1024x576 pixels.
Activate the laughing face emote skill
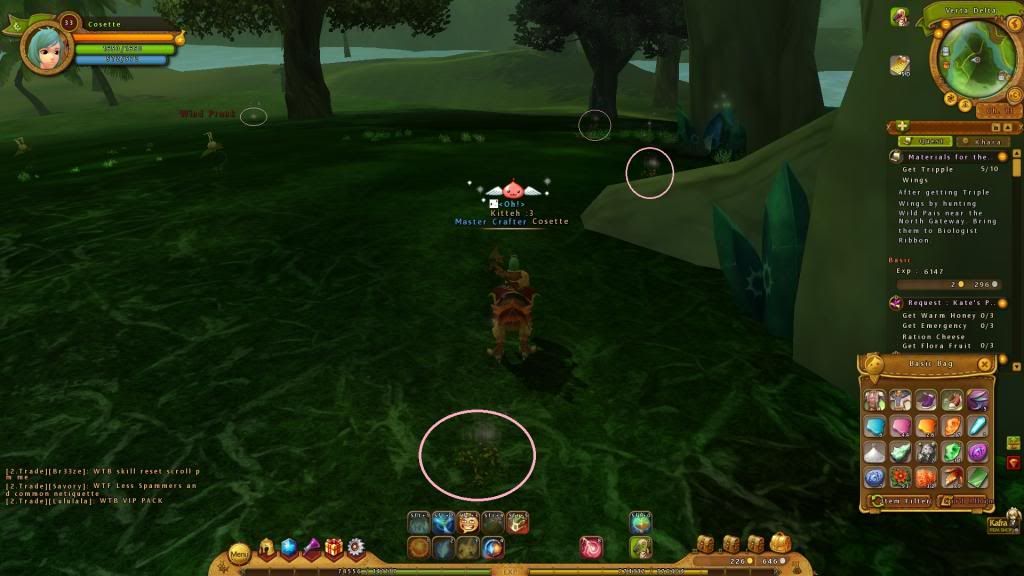click(x=467, y=522)
